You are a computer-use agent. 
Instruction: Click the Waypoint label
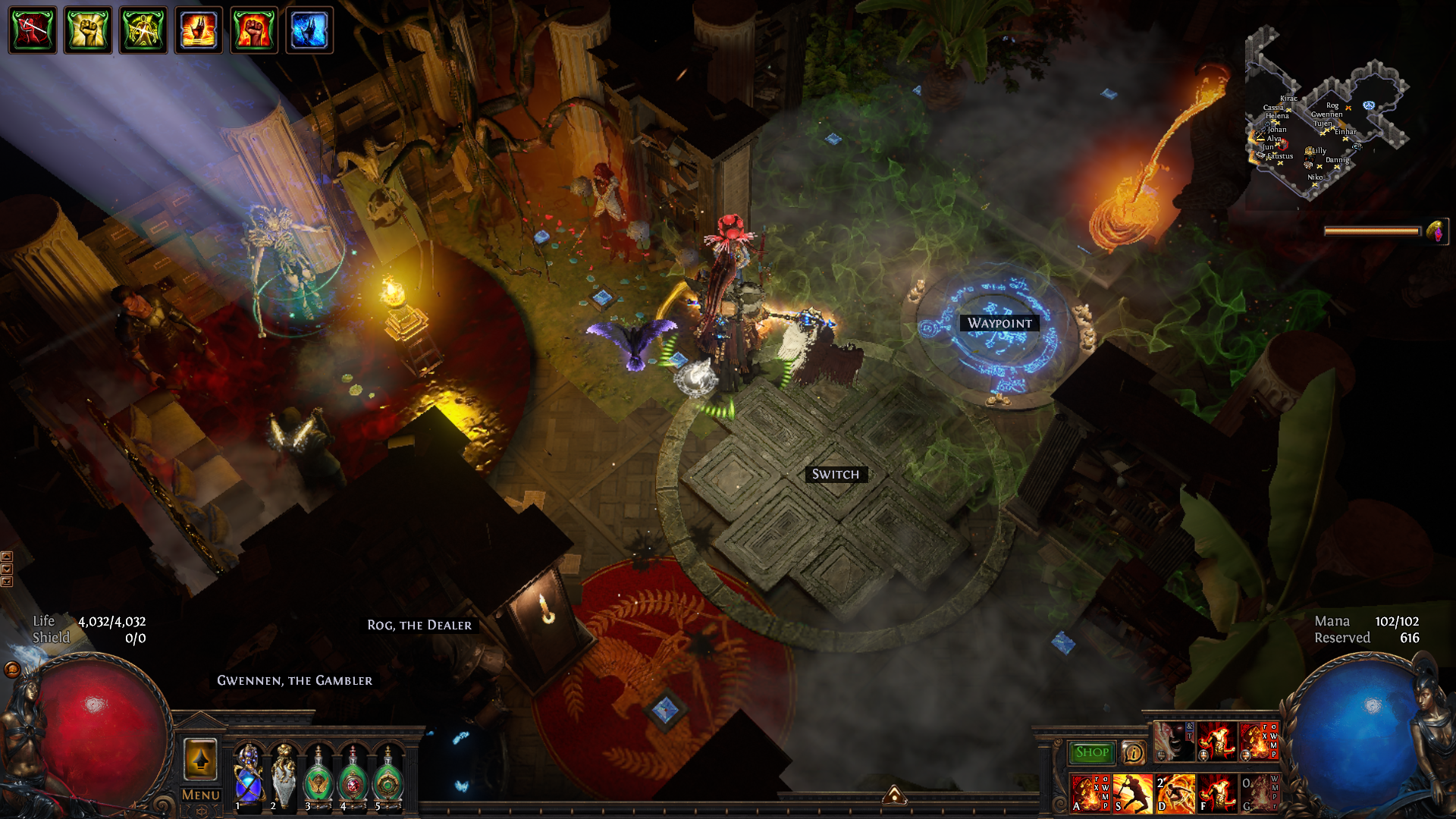click(x=999, y=323)
